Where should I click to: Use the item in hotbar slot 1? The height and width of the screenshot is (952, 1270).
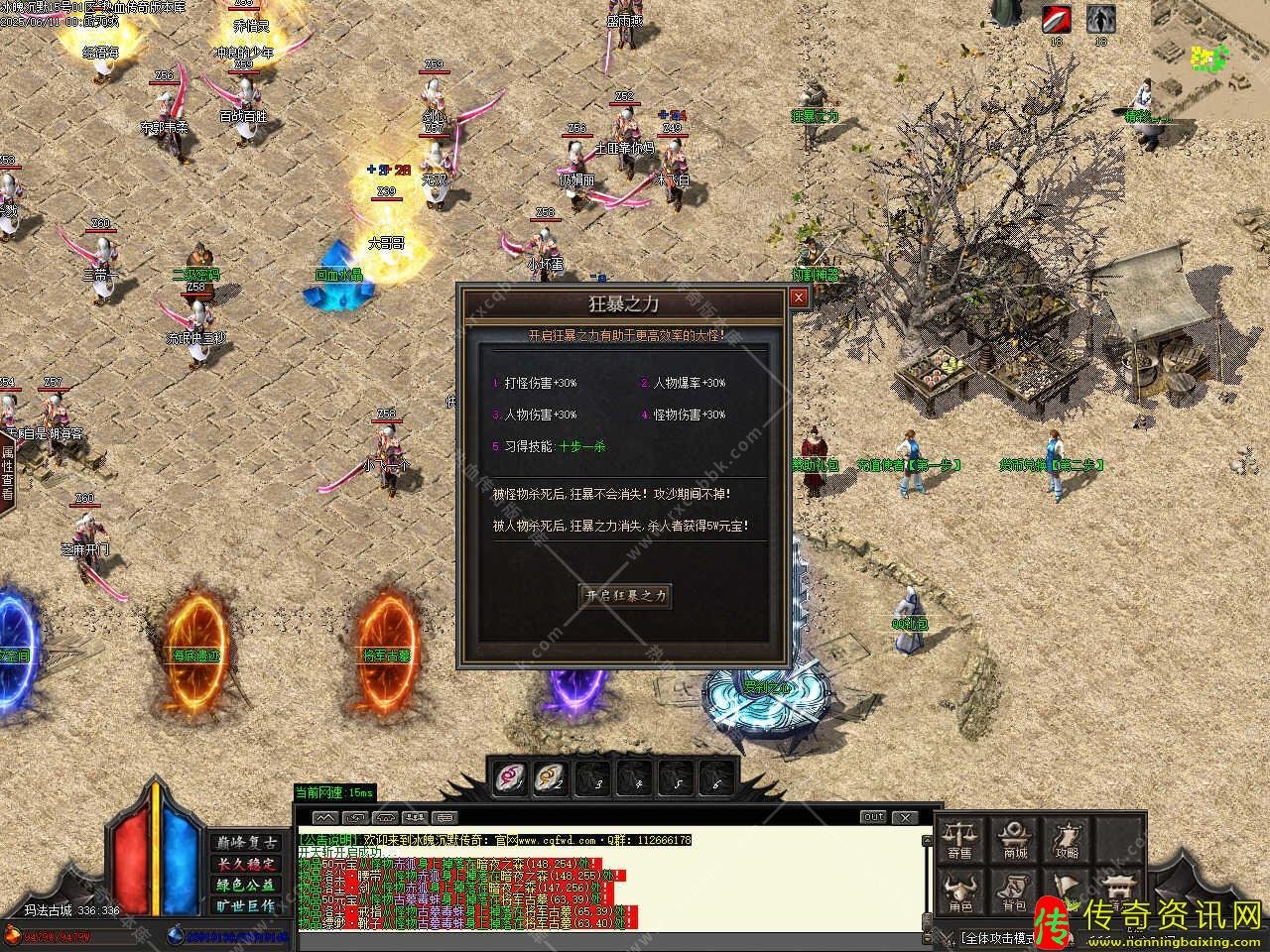pos(511,777)
